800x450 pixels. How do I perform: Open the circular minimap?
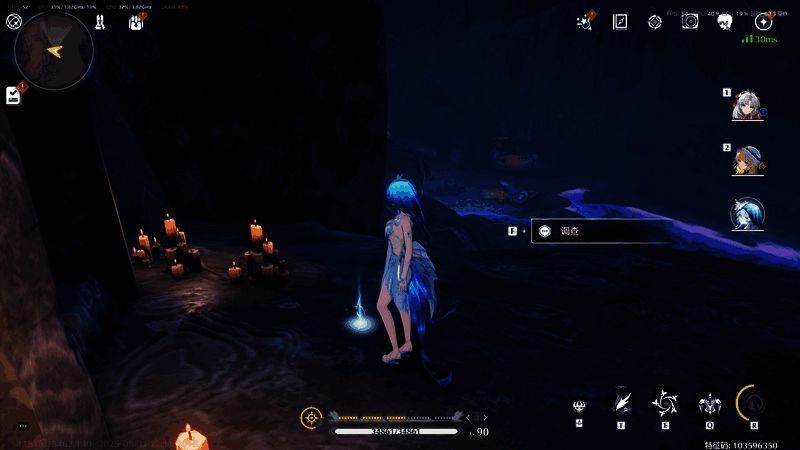coord(53,50)
